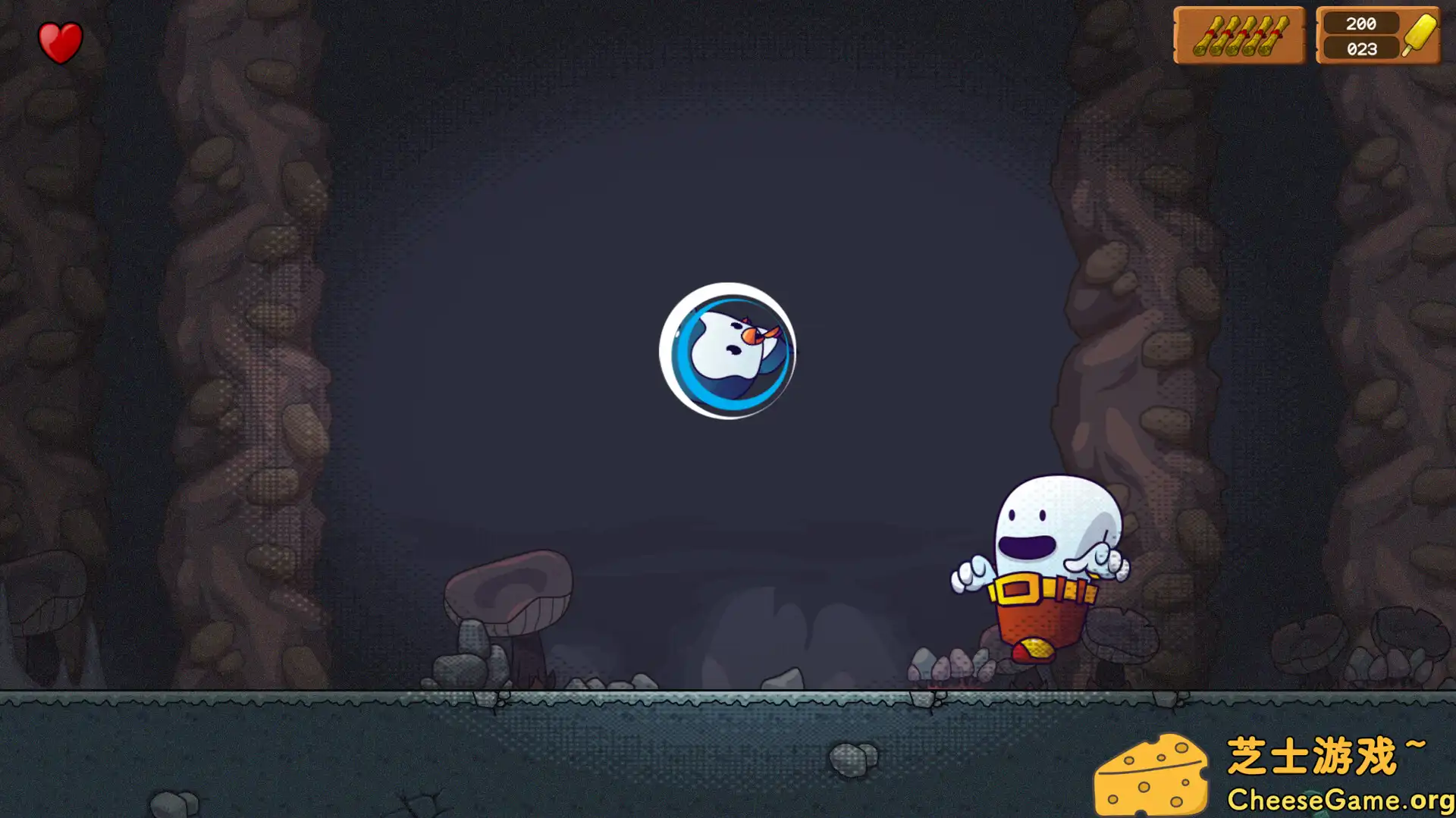
Task: Click the currency counter panel showing 200
Action: 1376,34
